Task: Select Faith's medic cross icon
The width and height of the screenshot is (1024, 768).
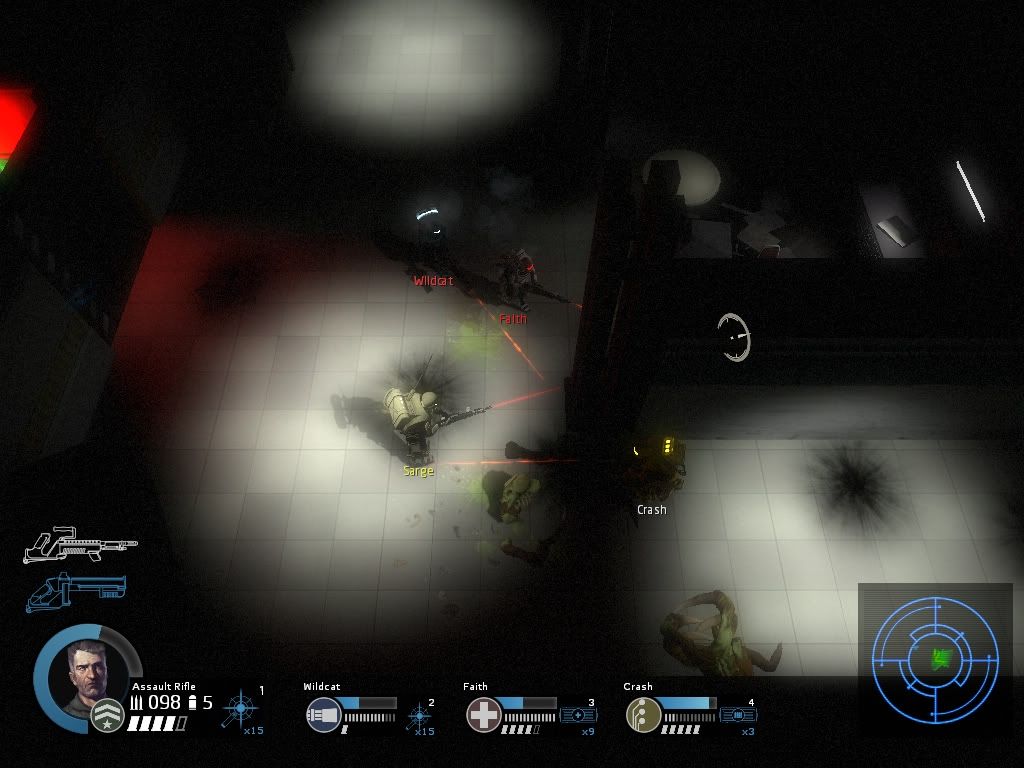Action: (x=484, y=715)
